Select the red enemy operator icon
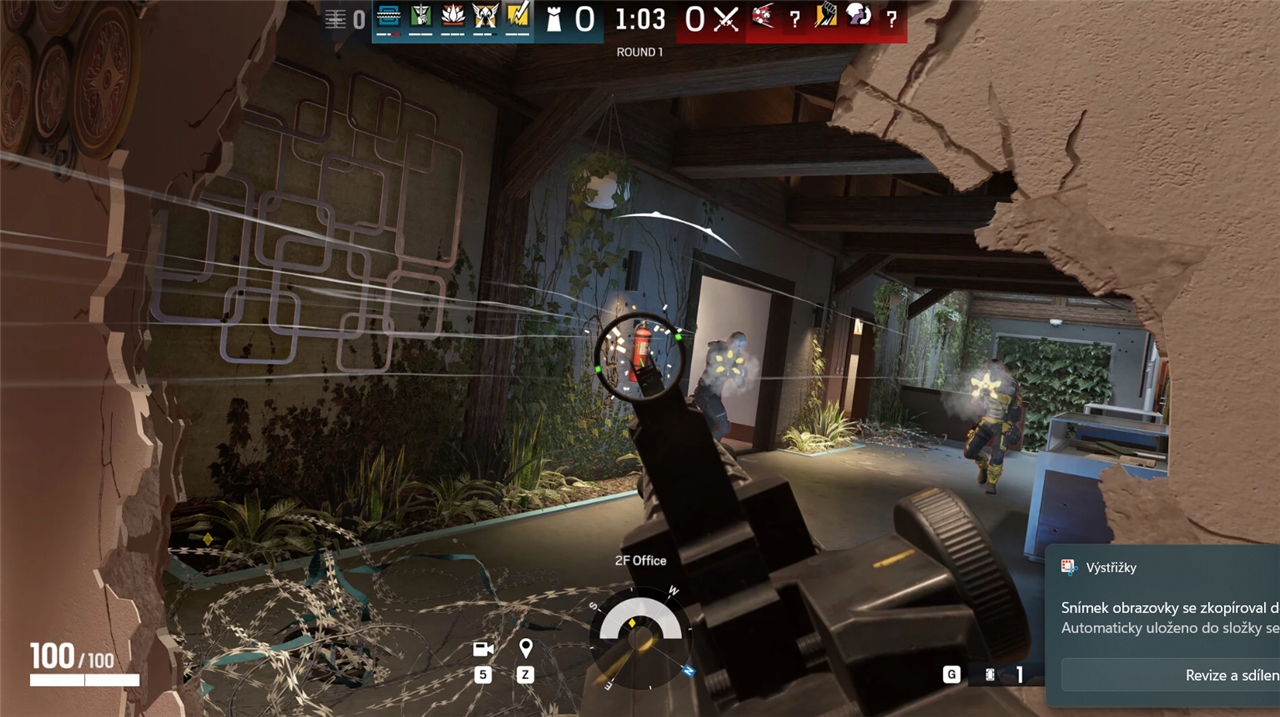1280x717 pixels. coord(763,16)
